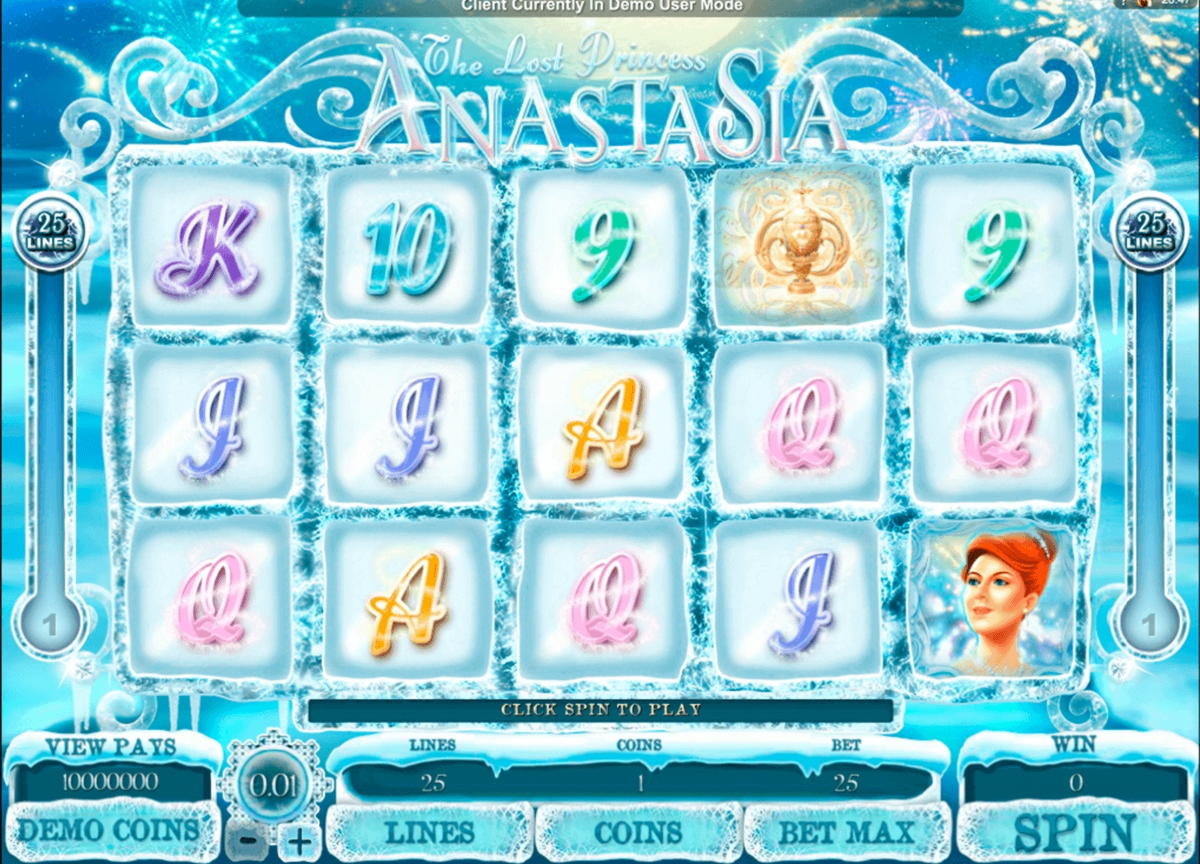The image size is (1200, 864).
Task: Choose the left payline 1 marker
Action: tap(47, 627)
